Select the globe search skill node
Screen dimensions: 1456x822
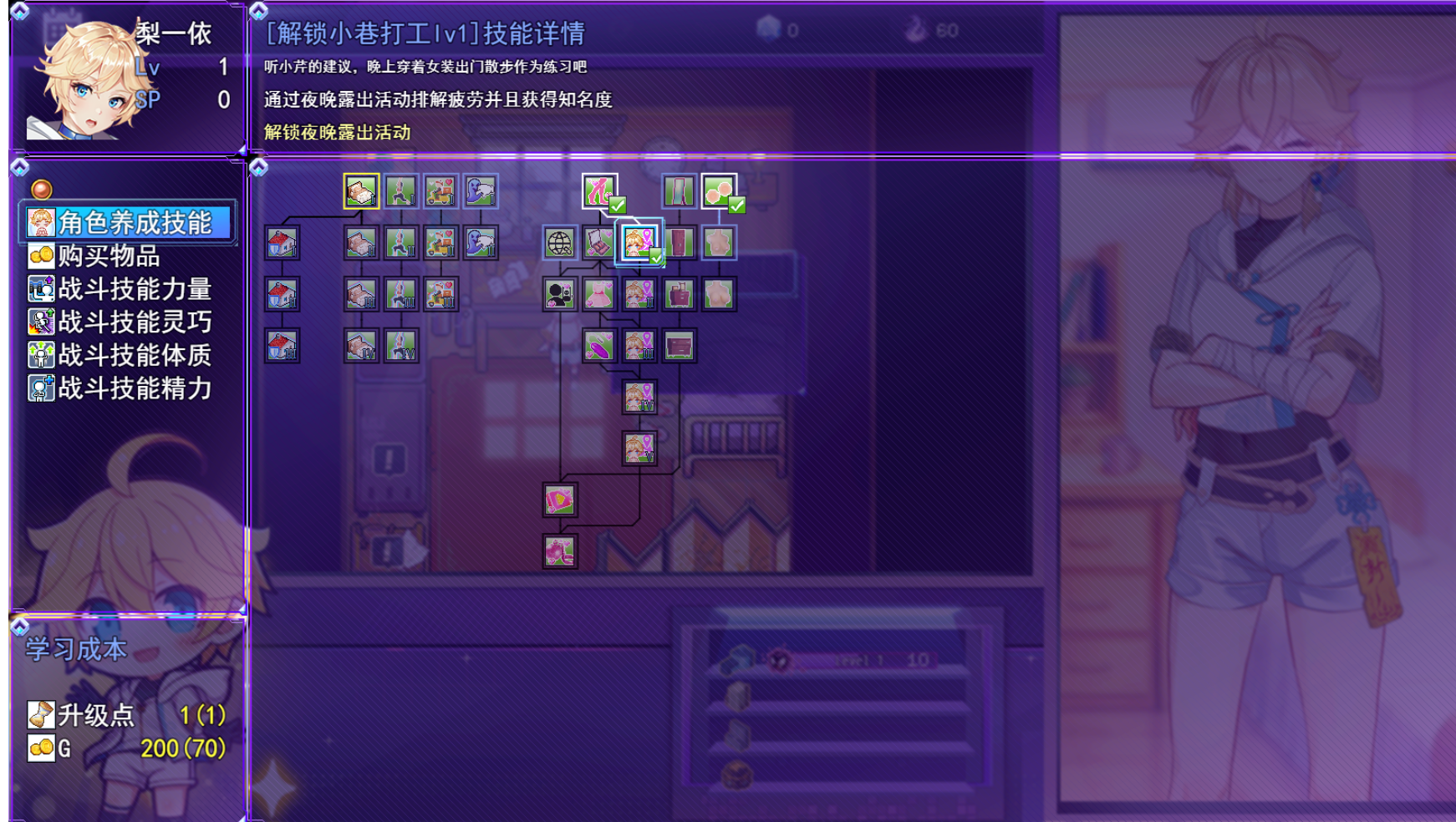559,243
